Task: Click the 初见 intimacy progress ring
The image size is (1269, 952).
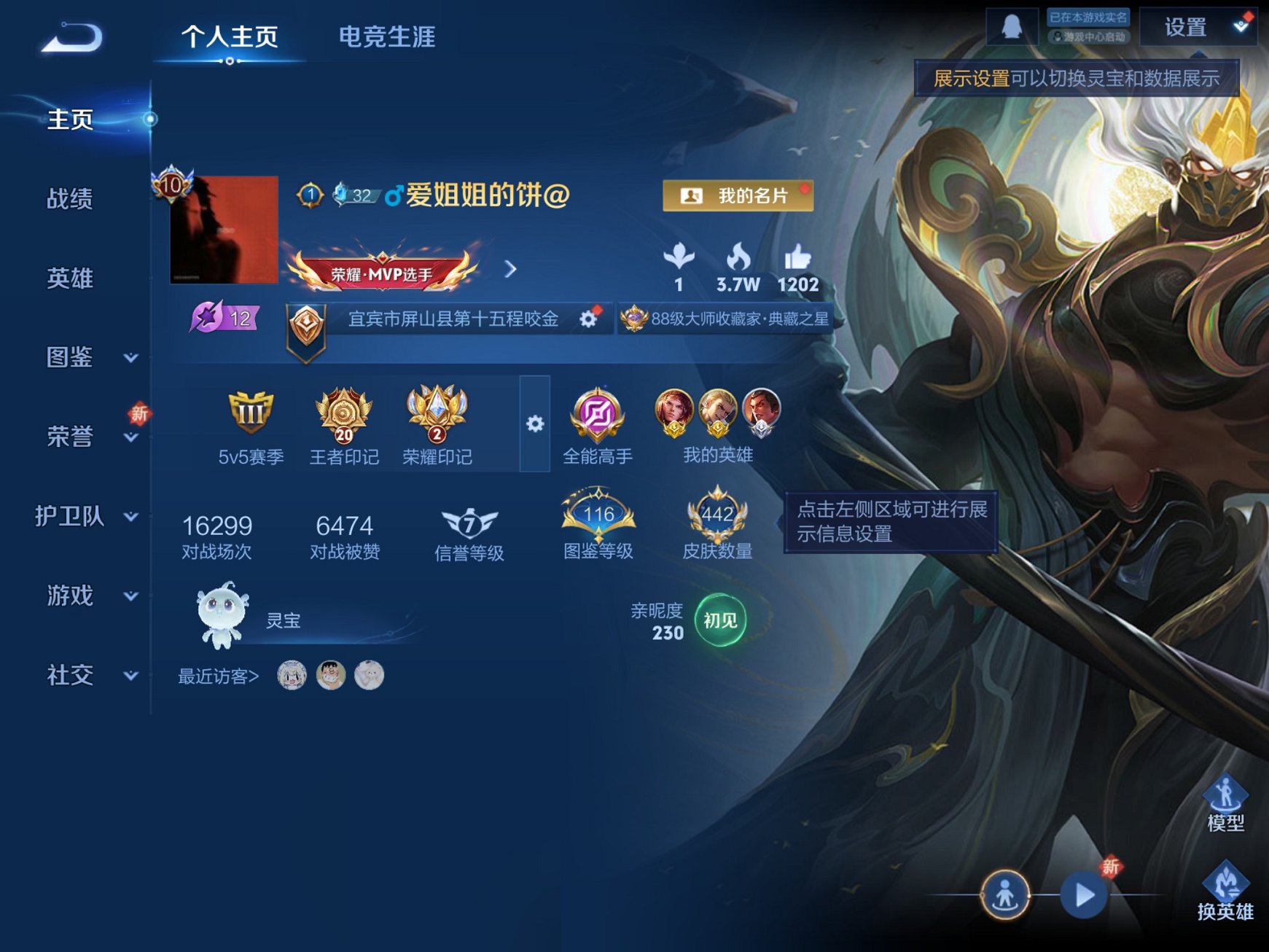Action: click(x=722, y=620)
